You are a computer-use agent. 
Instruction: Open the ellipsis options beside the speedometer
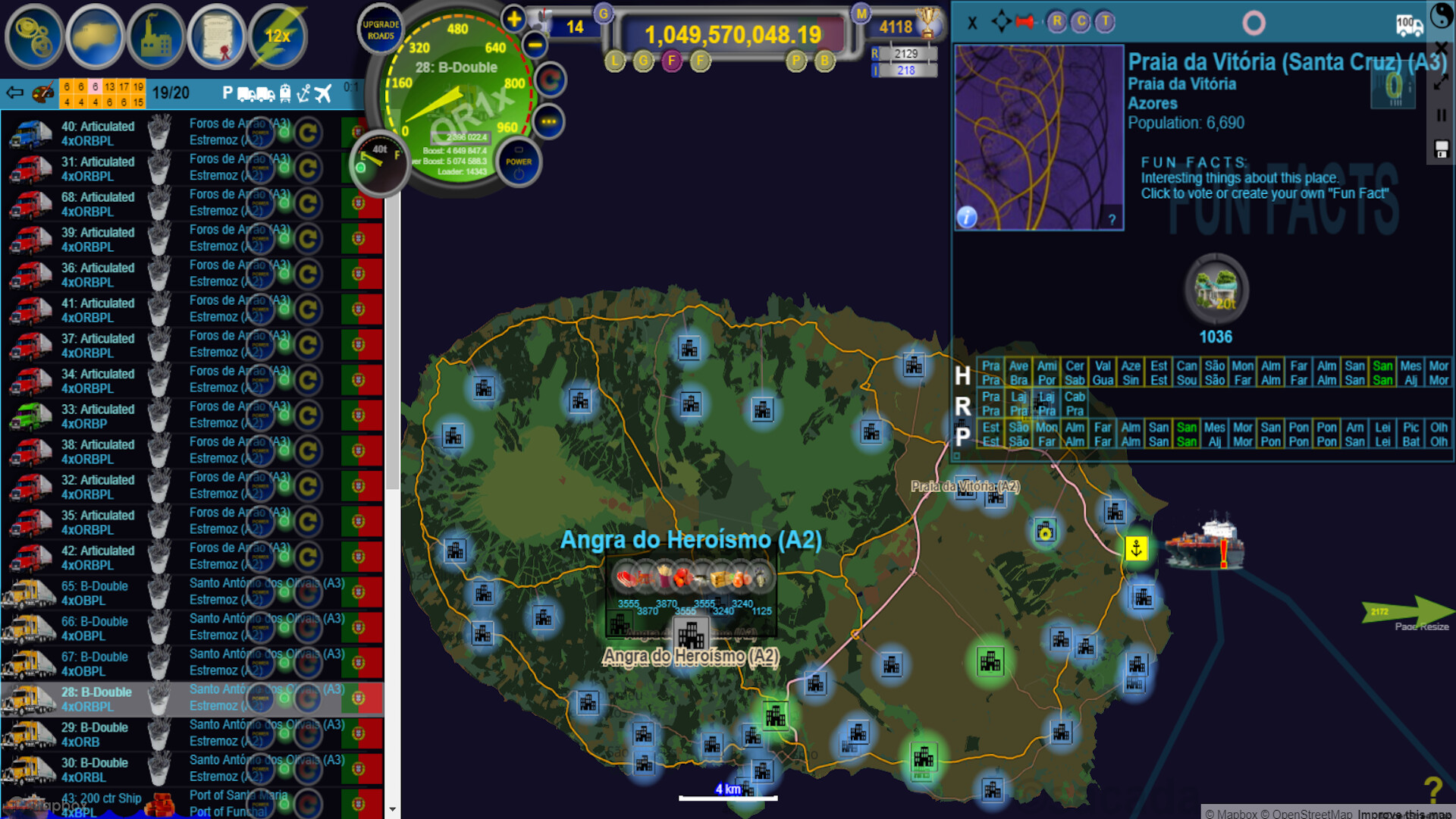click(548, 119)
